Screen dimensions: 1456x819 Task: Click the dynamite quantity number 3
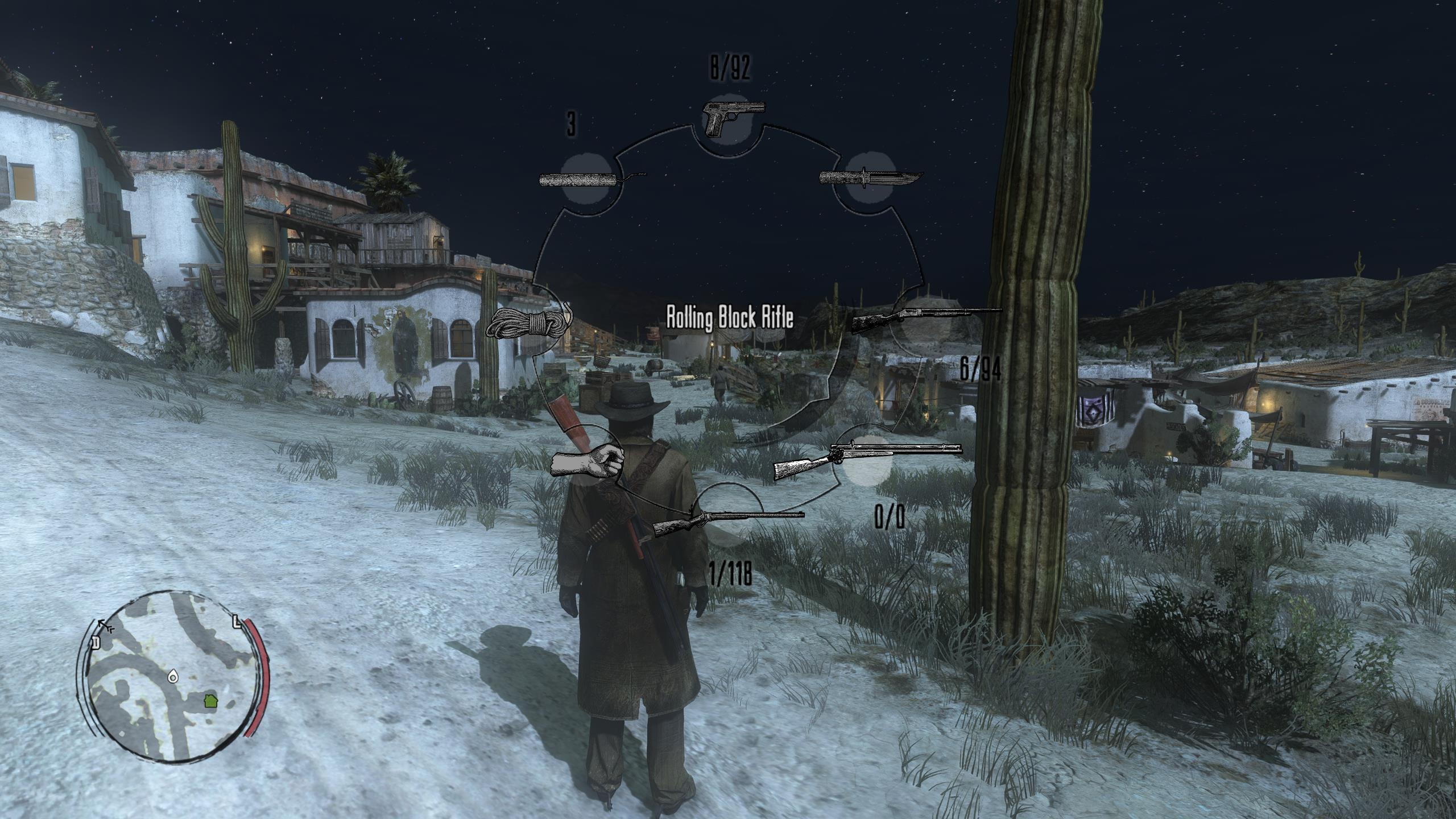pyautogui.click(x=570, y=124)
